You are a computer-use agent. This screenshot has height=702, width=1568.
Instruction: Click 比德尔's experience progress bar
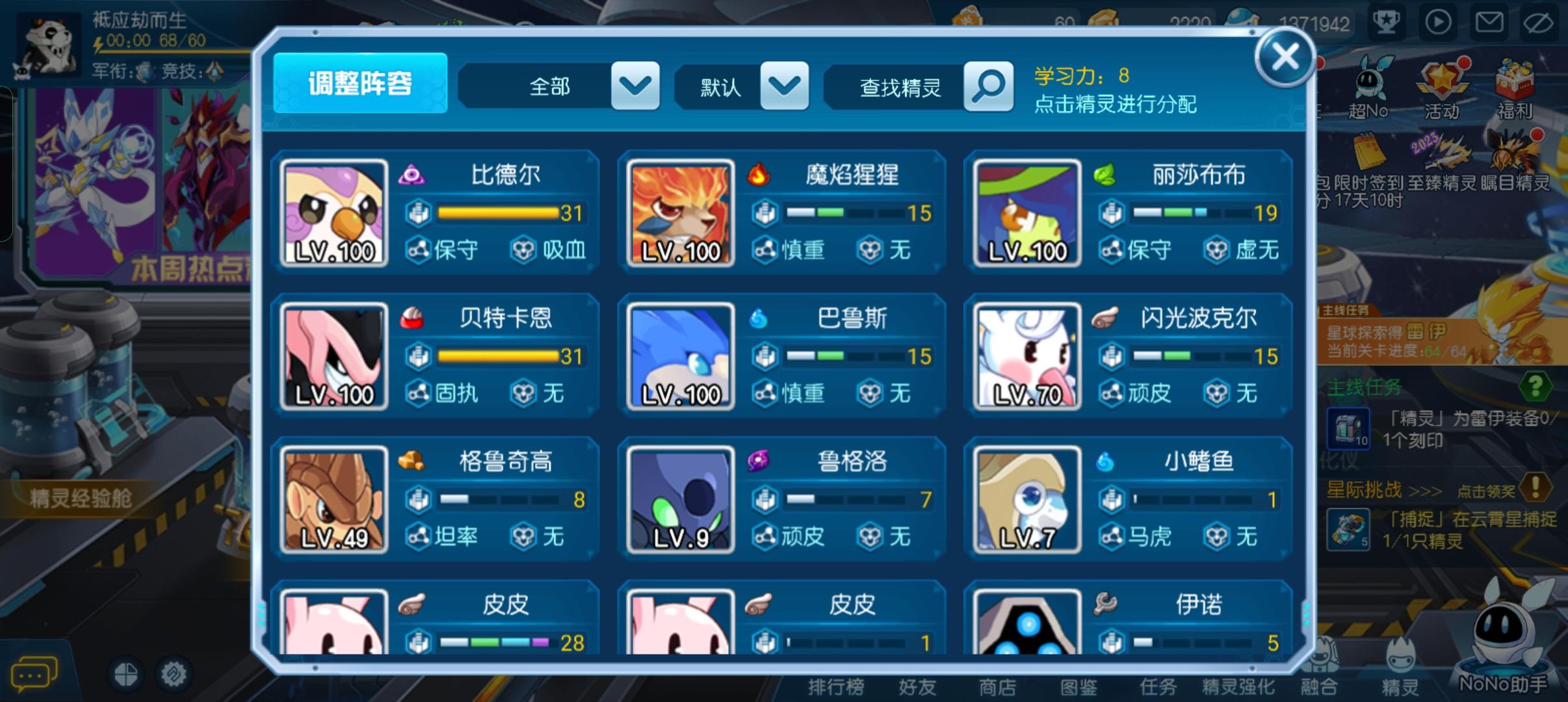tap(497, 213)
